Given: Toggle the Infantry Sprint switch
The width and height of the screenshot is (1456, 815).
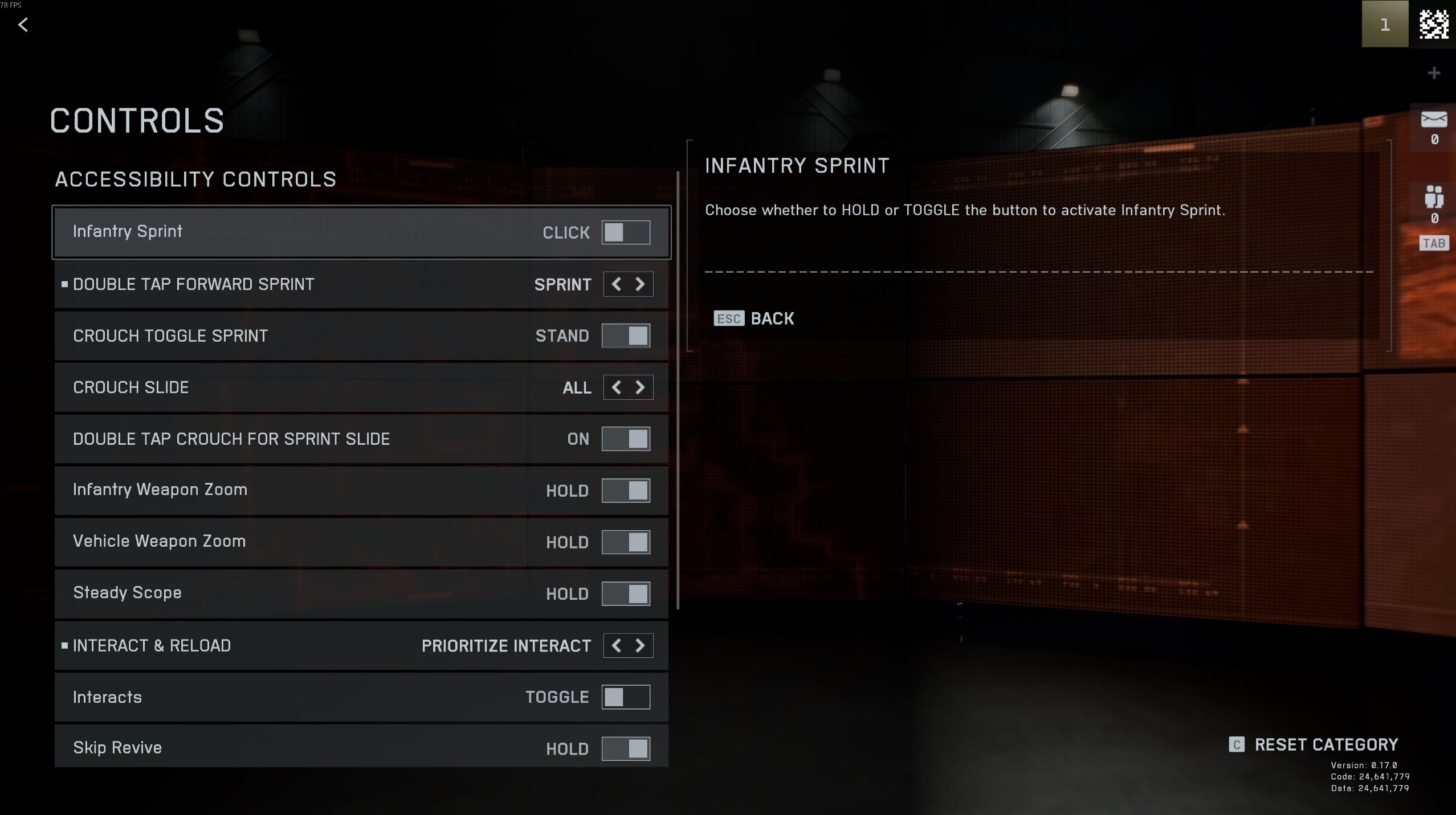Looking at the screenshot, I should pyautogui.click(x=626, y=232).
